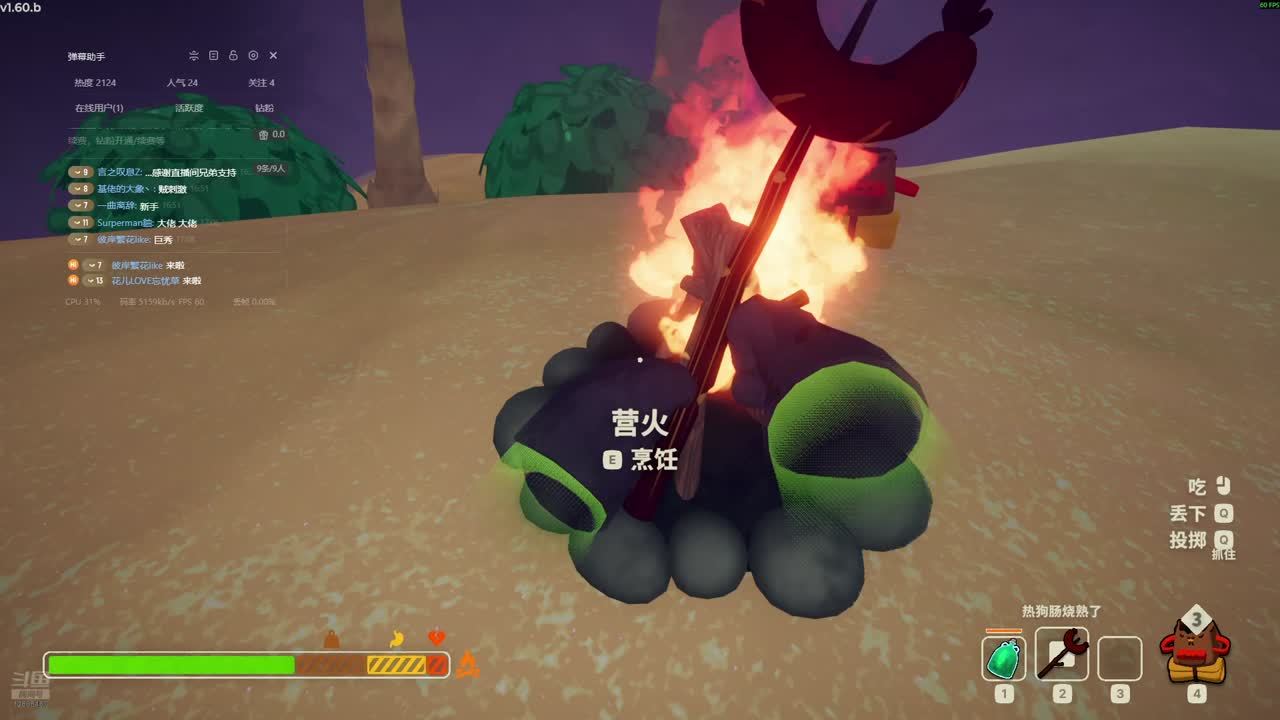
Task: Switch to the 钻粉 tab
Action: tap(264, 108)
